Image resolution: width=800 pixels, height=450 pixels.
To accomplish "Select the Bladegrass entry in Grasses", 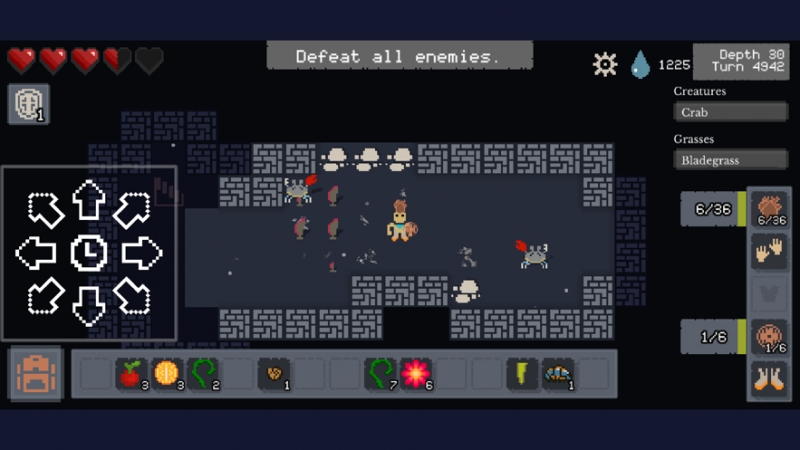I will click(x=730, y=160).
